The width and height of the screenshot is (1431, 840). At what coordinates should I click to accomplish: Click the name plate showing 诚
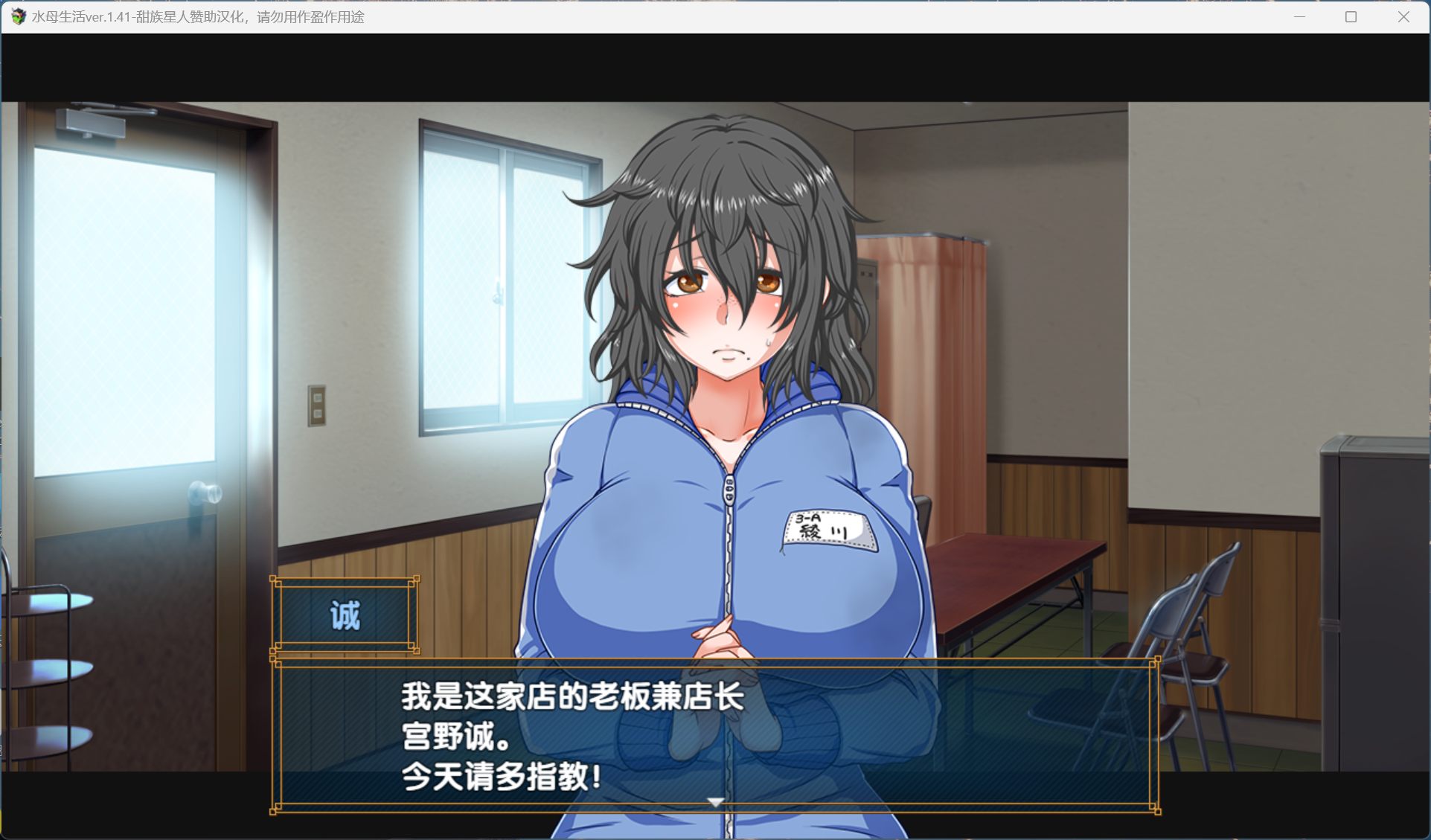(345, 615)
